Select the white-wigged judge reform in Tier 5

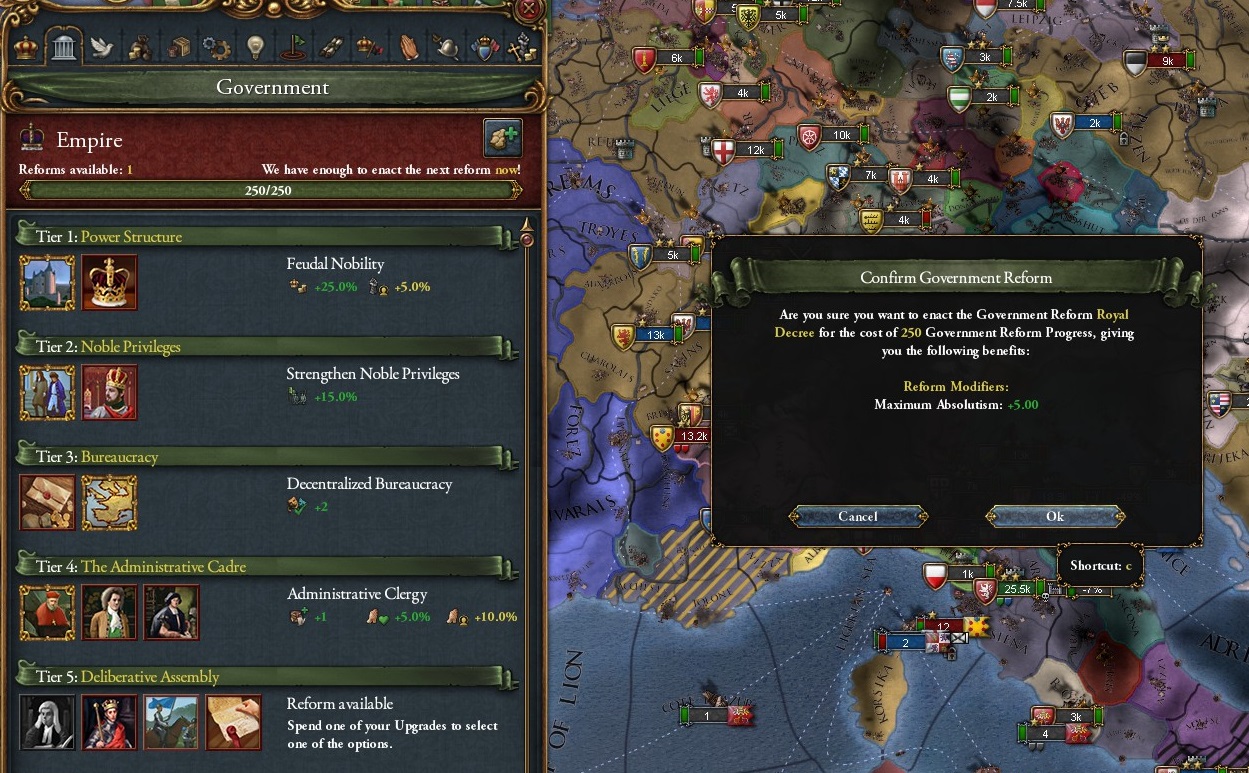point(47,722)
